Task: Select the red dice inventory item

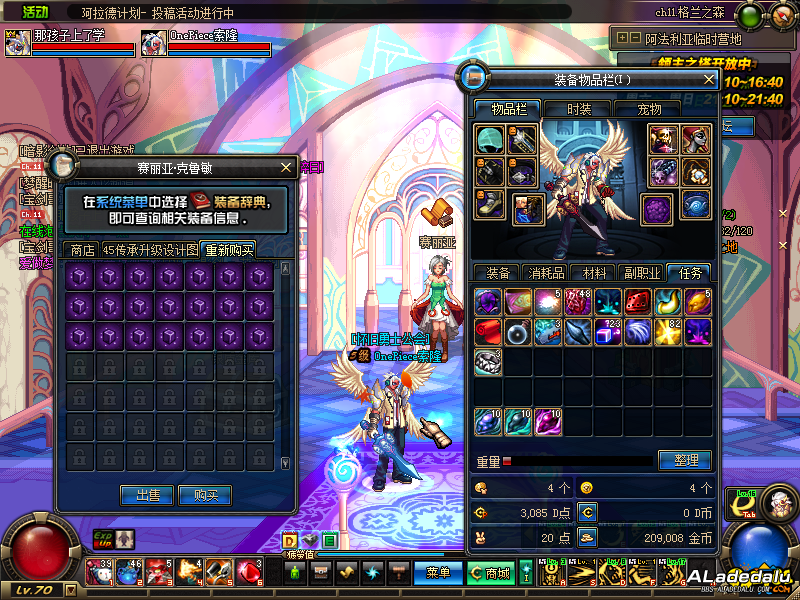Action: click(x=638, y=301)
